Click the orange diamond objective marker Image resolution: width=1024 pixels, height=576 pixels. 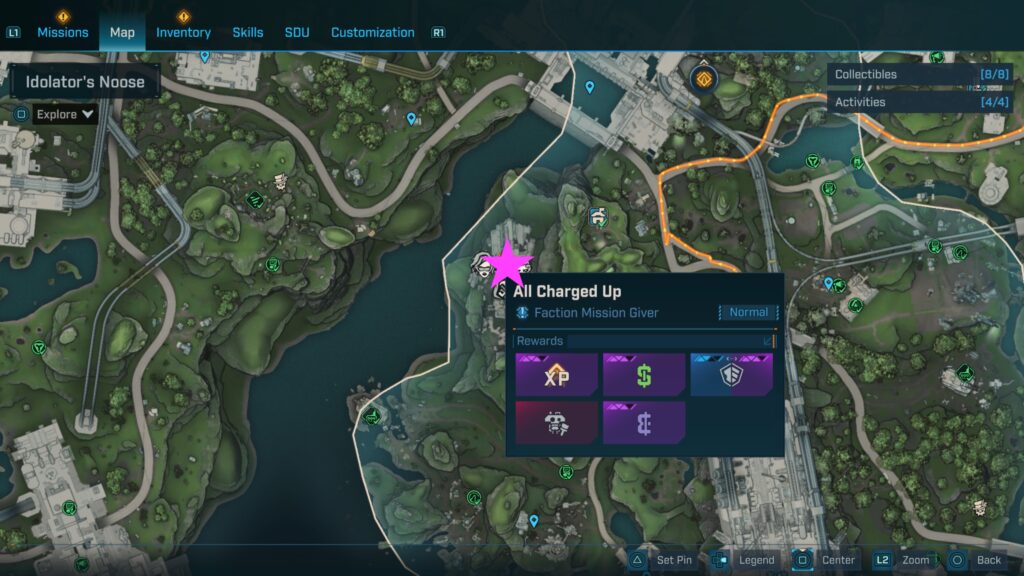pyautogui.click(x=706, y=78)
